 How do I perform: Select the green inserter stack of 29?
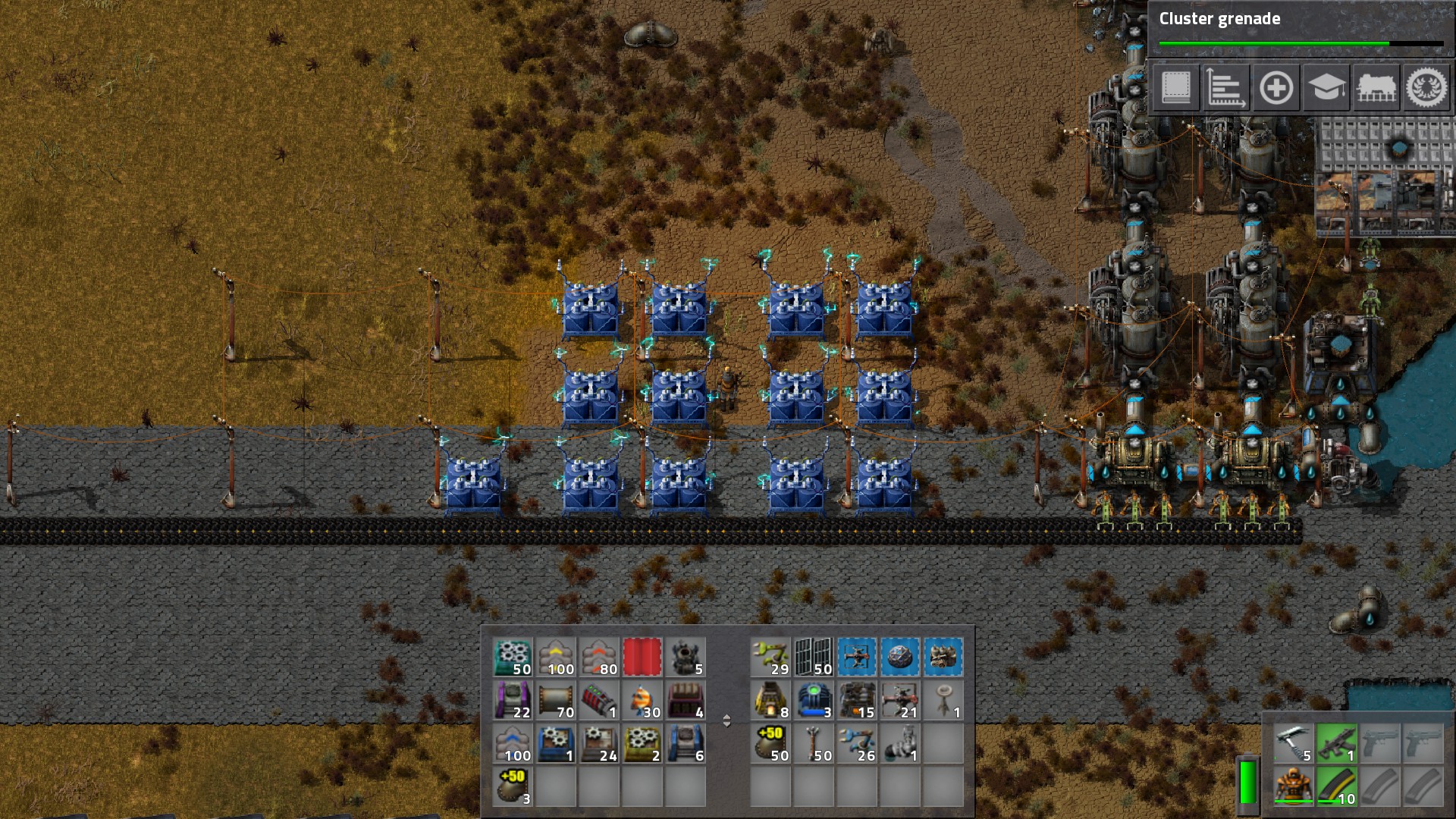[x=770, y=657]
